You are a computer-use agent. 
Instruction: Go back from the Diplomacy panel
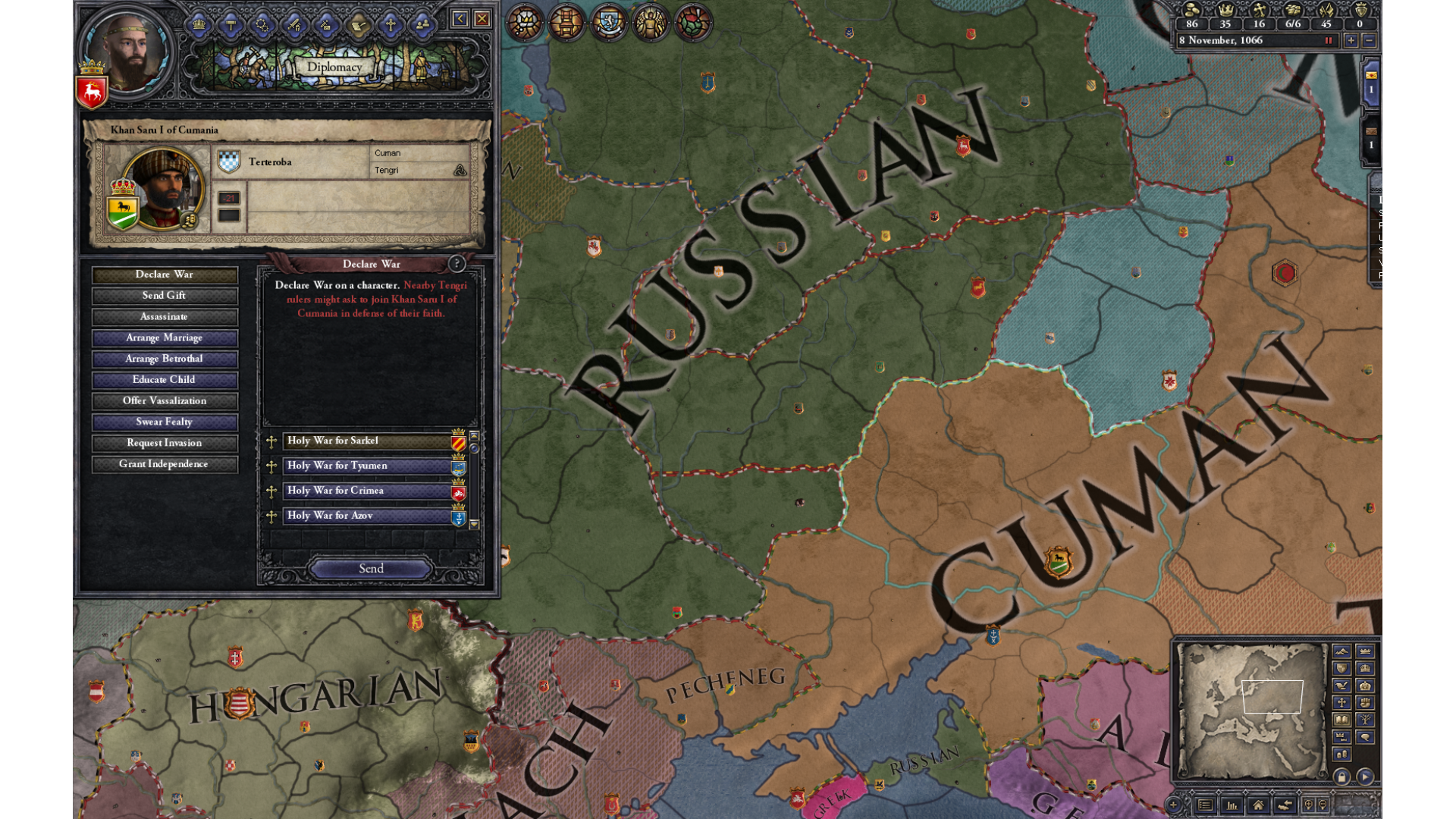click(460, 19)
